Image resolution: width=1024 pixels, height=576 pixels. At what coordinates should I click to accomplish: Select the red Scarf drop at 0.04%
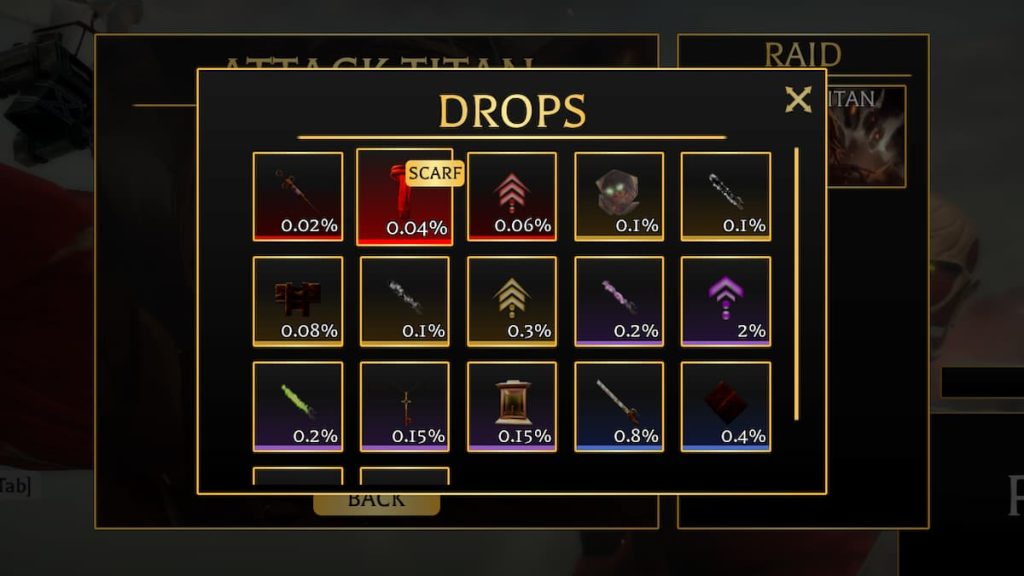404,197
